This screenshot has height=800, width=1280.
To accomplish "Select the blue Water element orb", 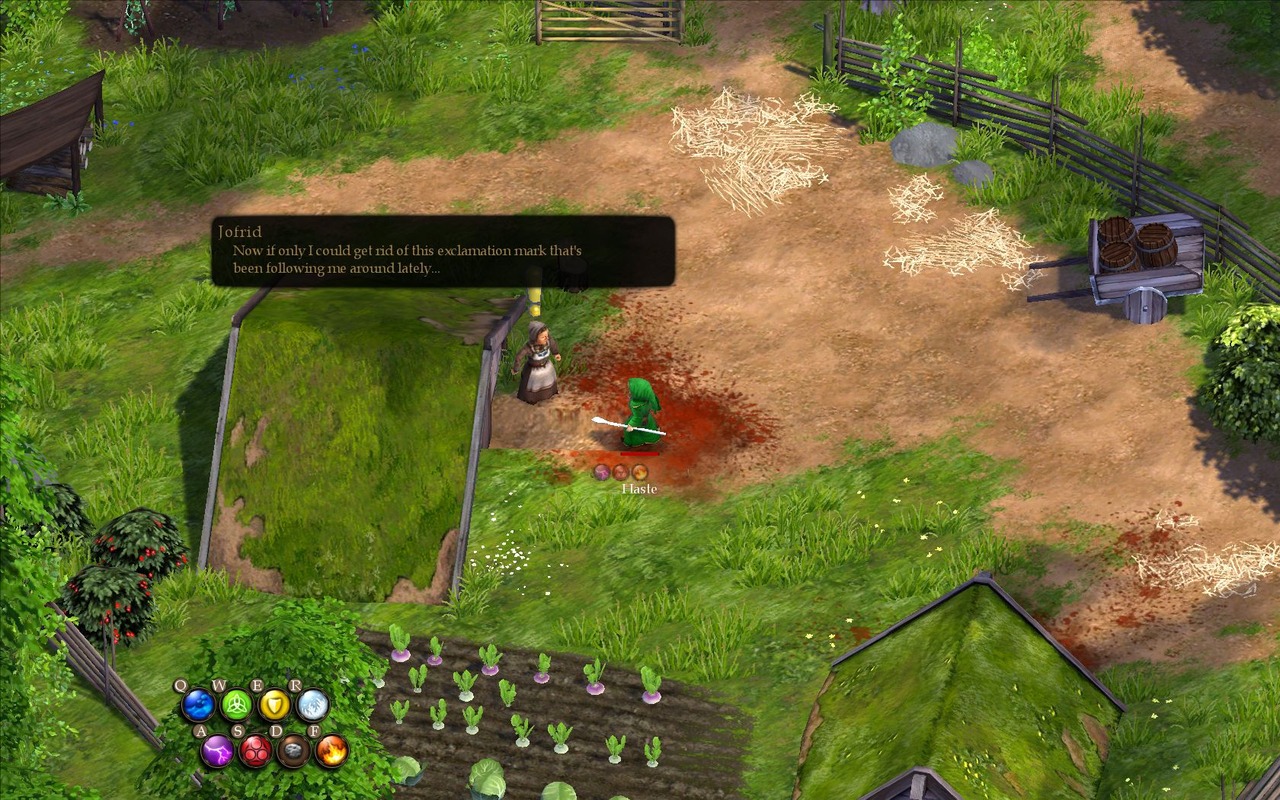I will [197, 705].
